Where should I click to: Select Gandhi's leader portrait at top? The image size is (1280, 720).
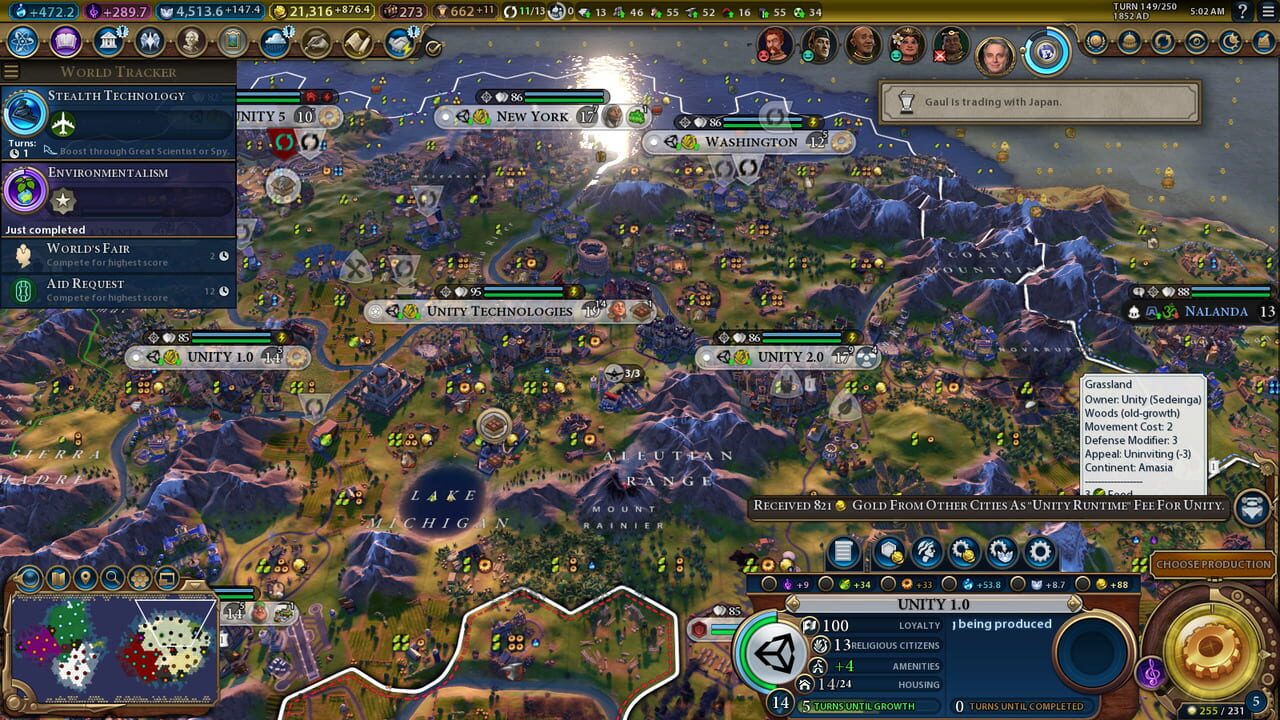(862, 45)
